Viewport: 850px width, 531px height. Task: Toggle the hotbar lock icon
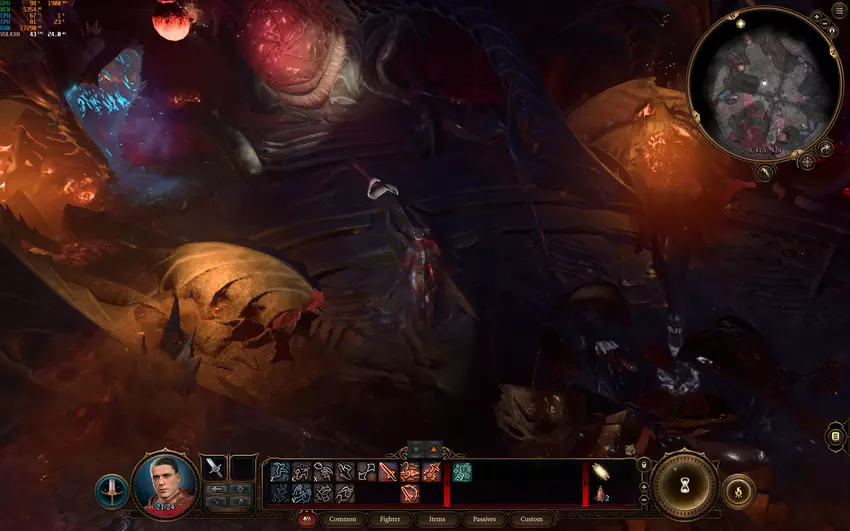coord(641,464)
